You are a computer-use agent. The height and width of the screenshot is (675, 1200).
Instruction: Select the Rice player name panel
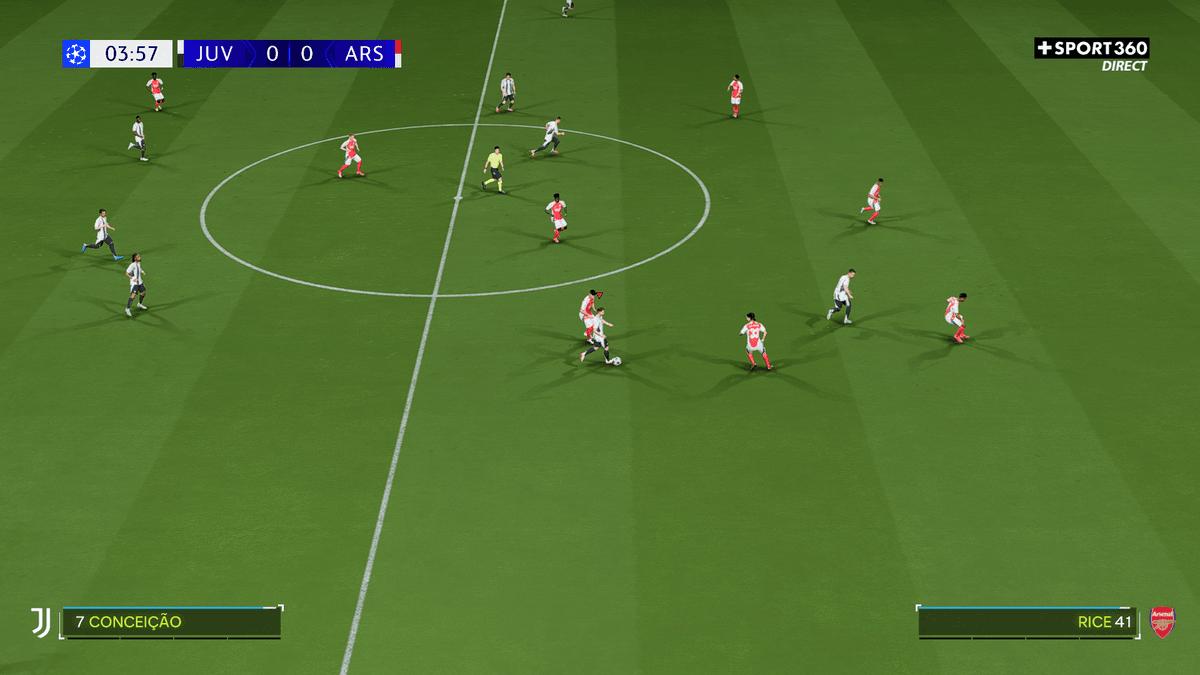(x=1027, y=622)
